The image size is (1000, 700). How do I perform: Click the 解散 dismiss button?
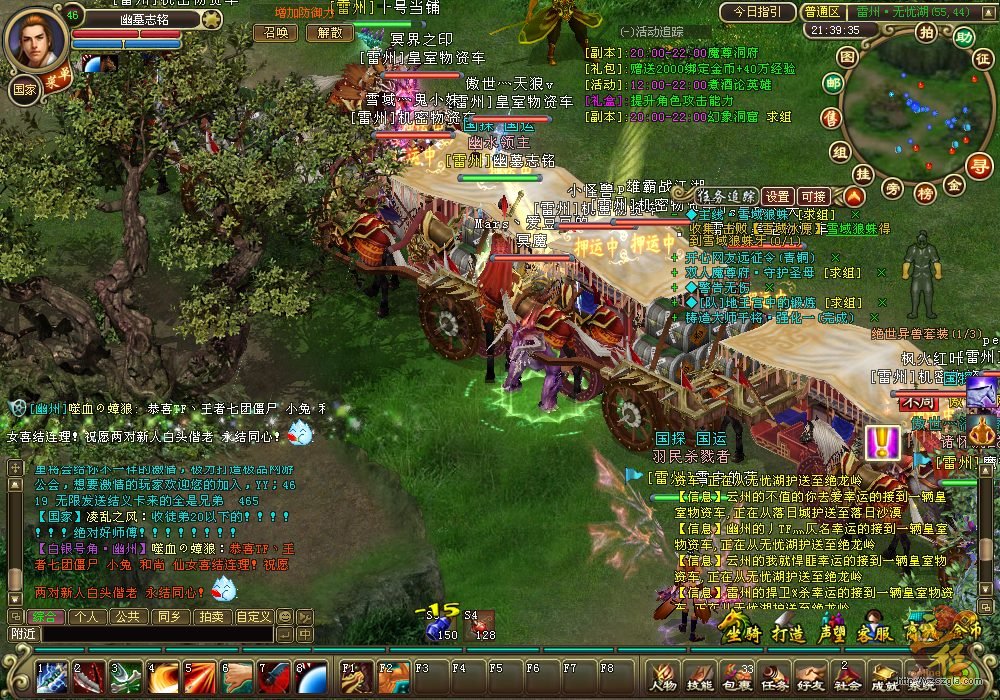coord(329,32)
